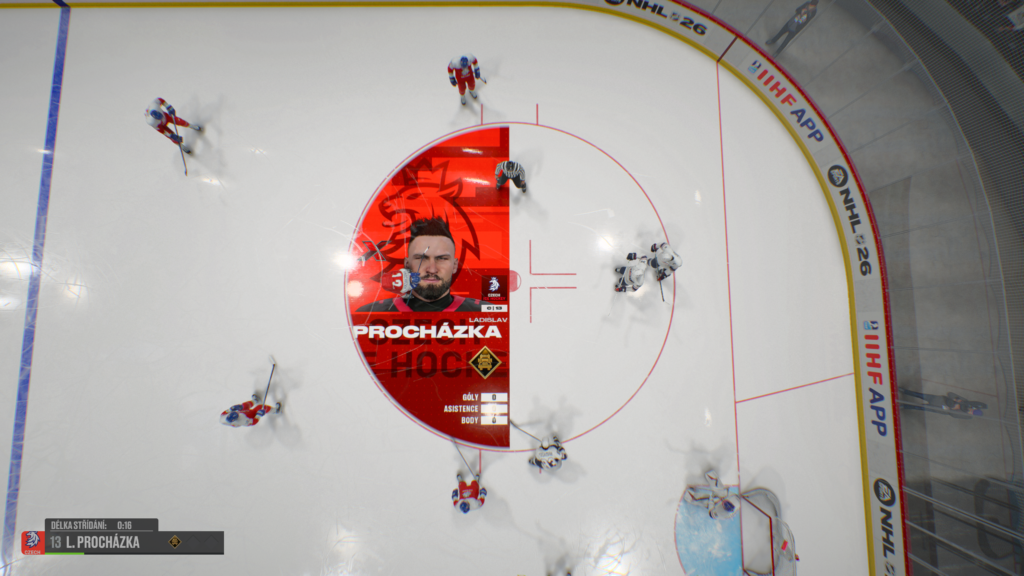Select the gold diamond badge on the player card
Screen dimensions: 1024x576
485,361
